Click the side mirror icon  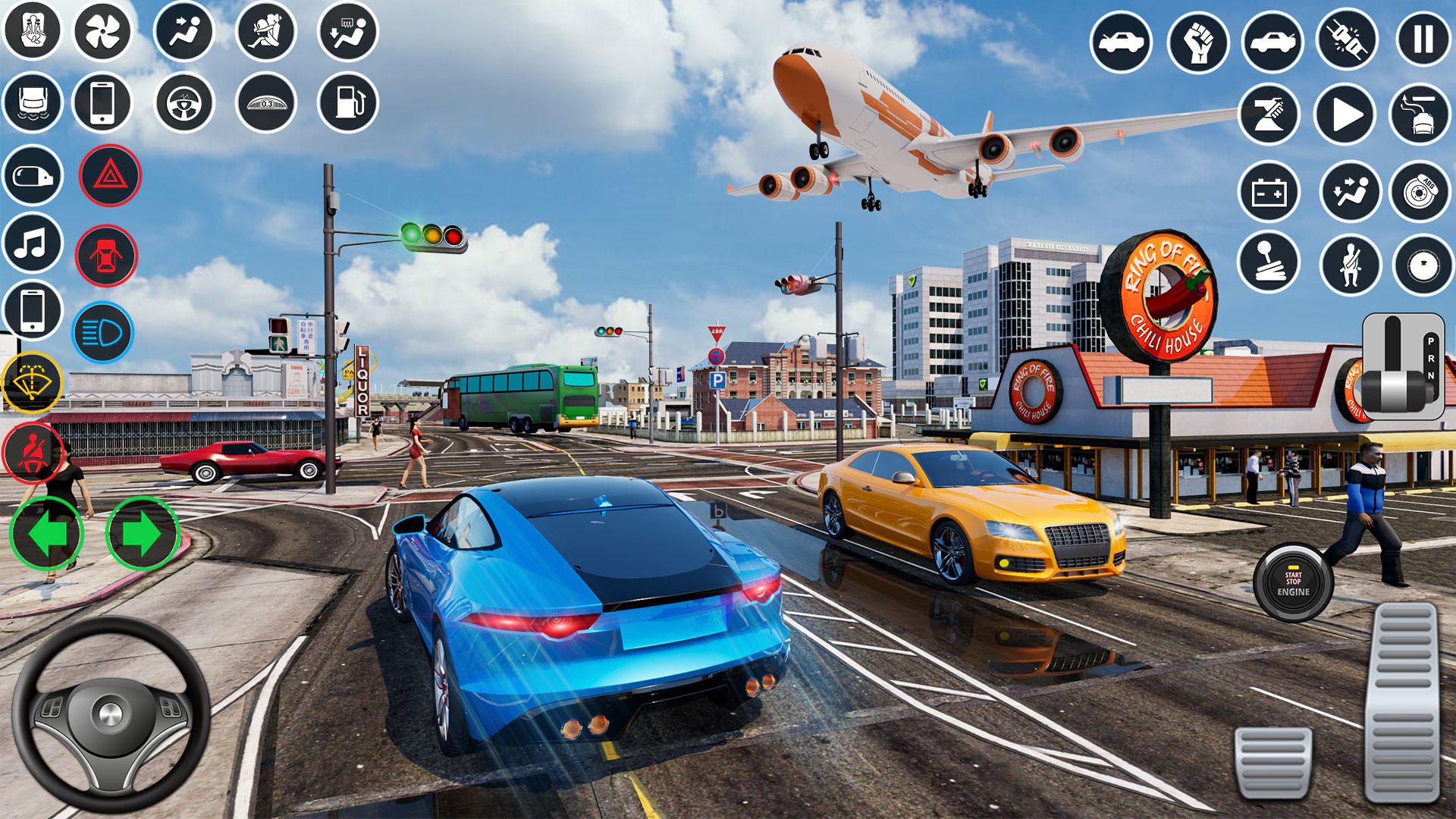33,176
